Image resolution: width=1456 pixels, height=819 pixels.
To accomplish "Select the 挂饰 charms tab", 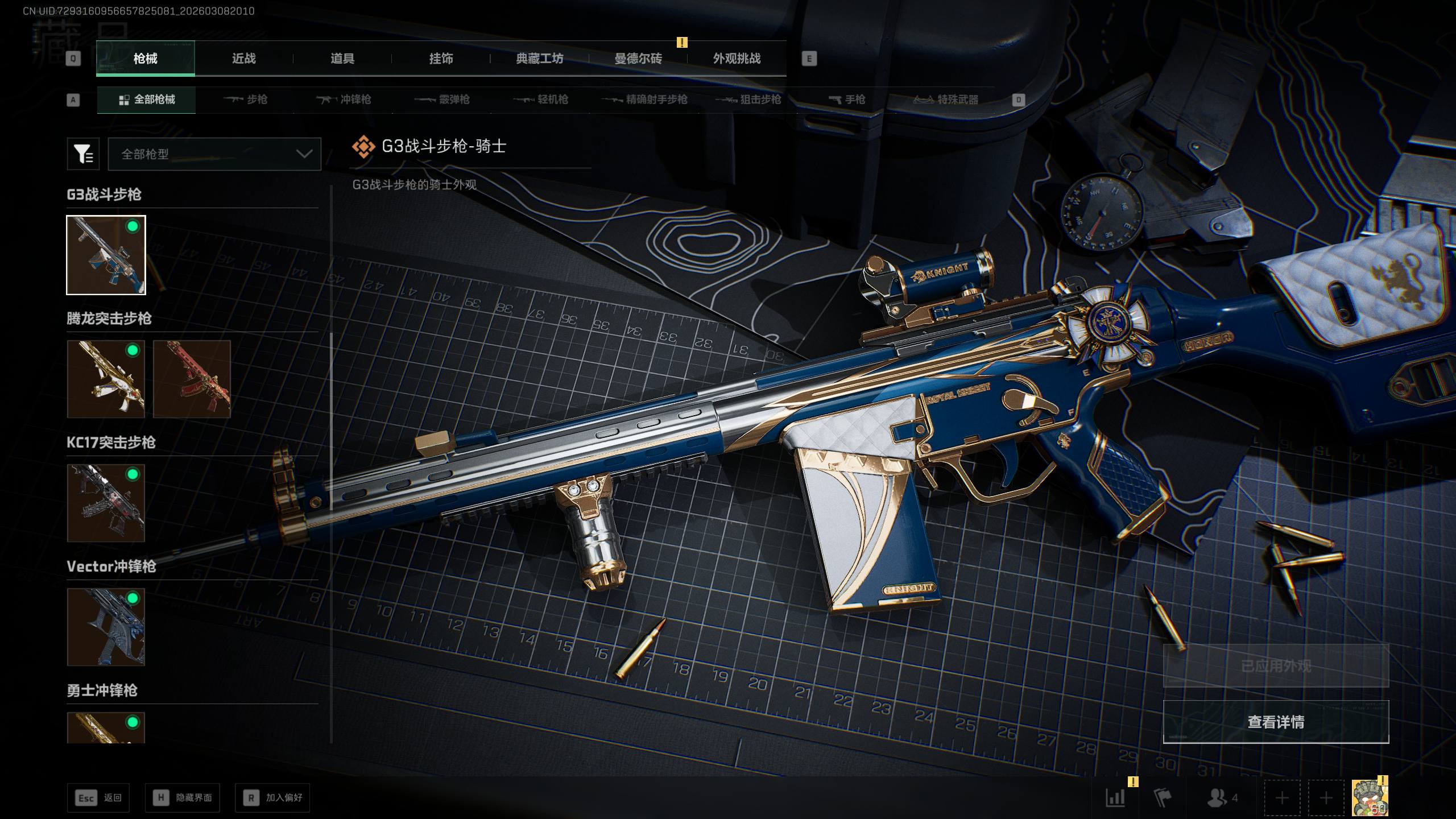I will click(x=441, y=59).
